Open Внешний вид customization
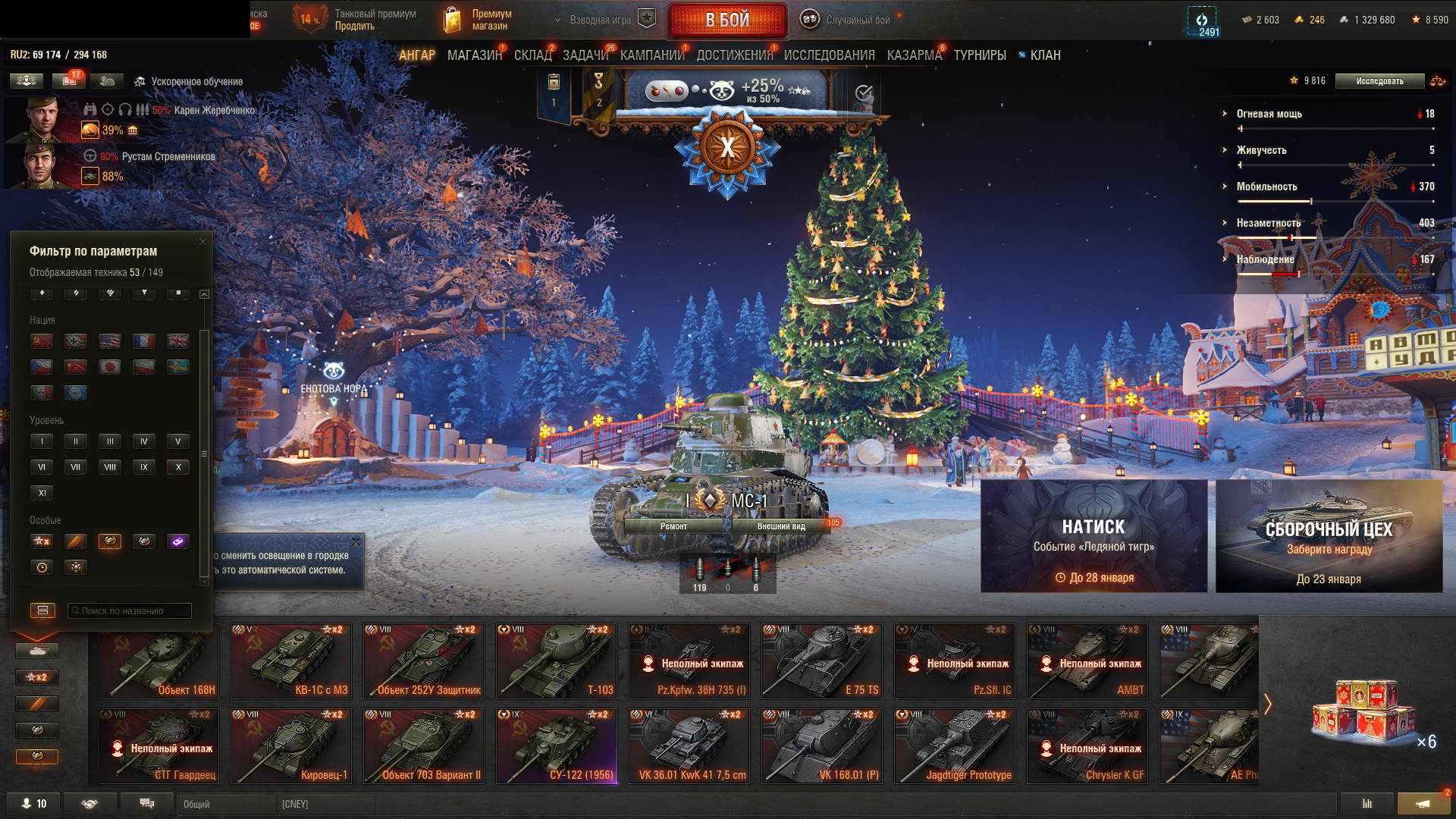This screenshot has width=1456, height=819. pyautogui.click(x=781, y=526)
